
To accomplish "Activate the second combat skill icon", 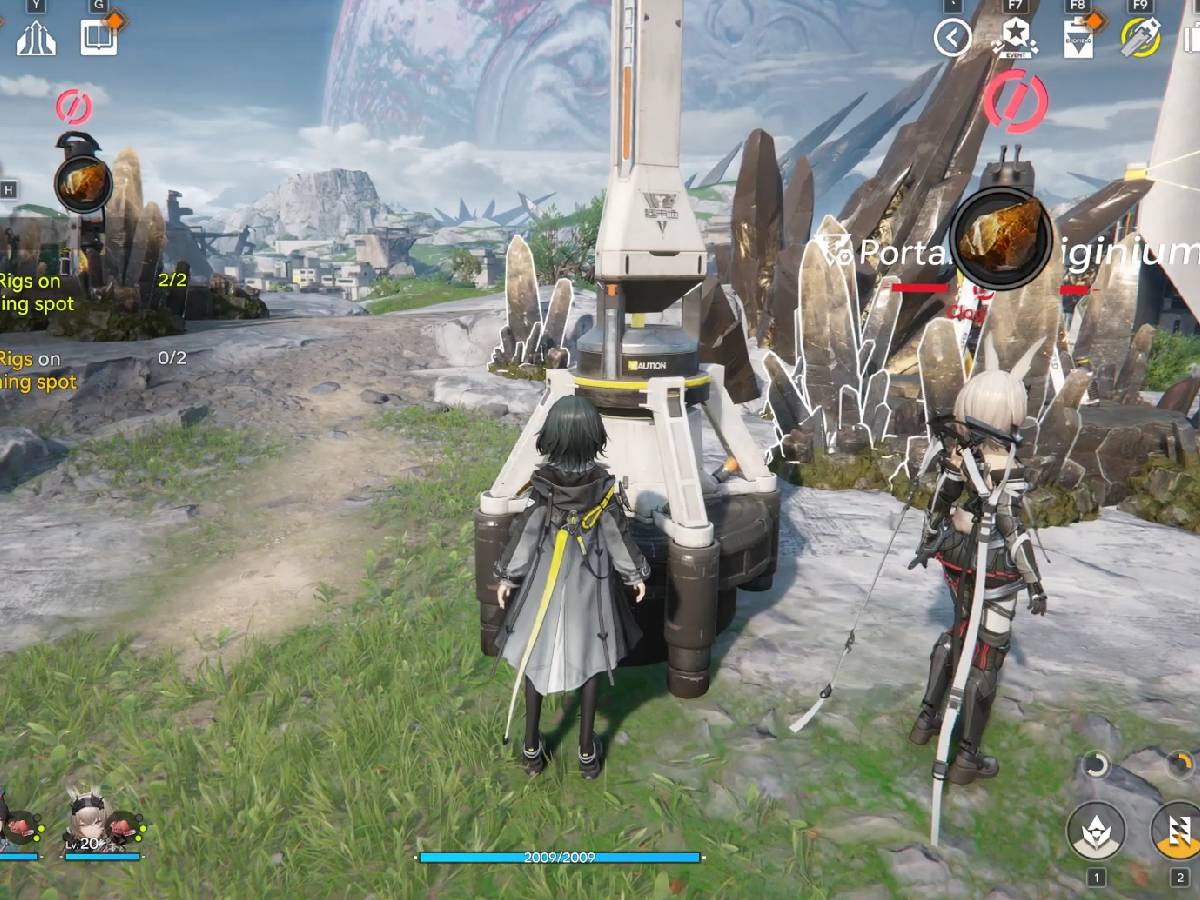I will (x=1178, y=831).
